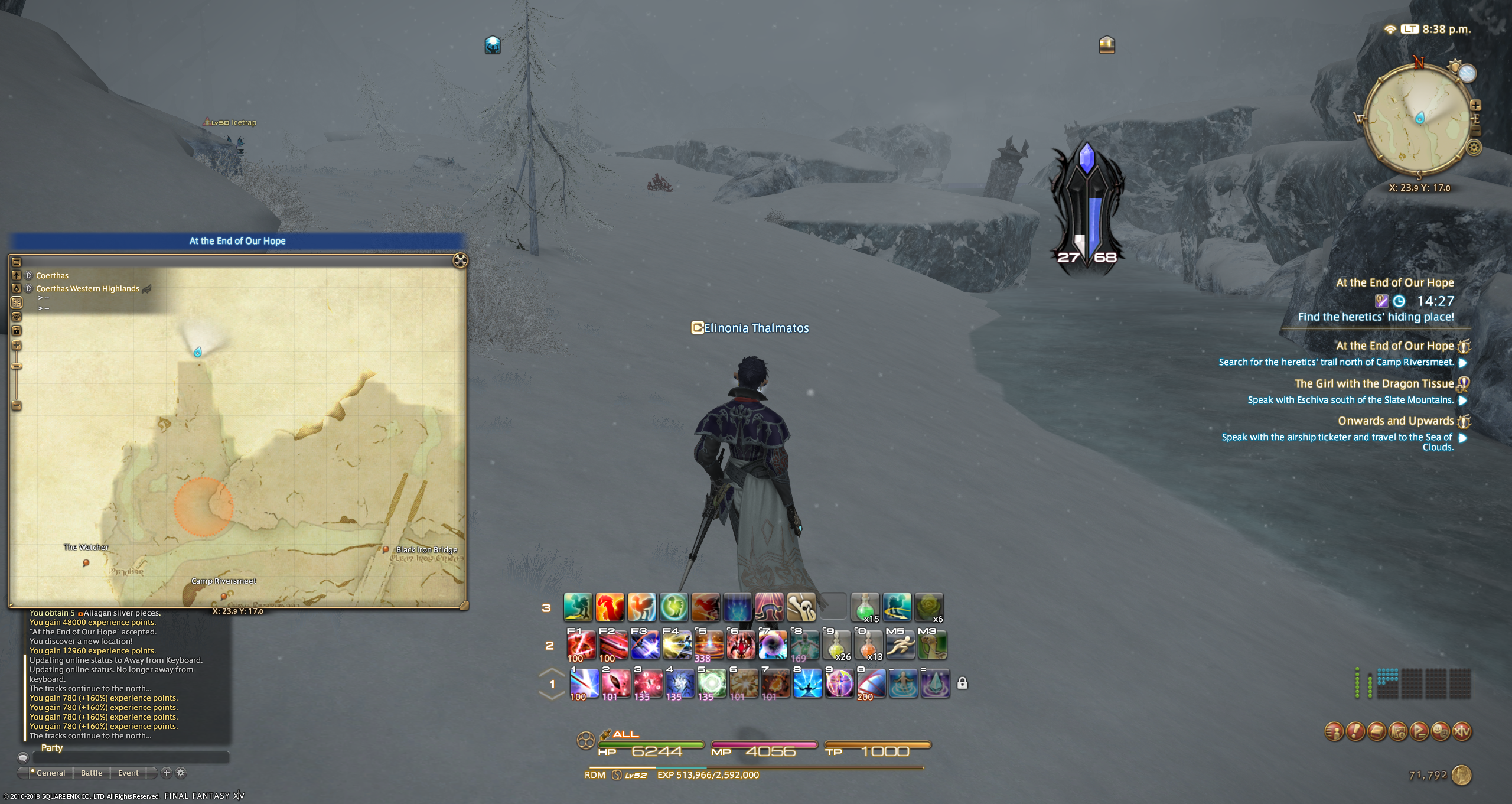Select The Girl with the Dragon Tissue quest
This screenshot has width=1512, height=804.
click(1374, 384)
